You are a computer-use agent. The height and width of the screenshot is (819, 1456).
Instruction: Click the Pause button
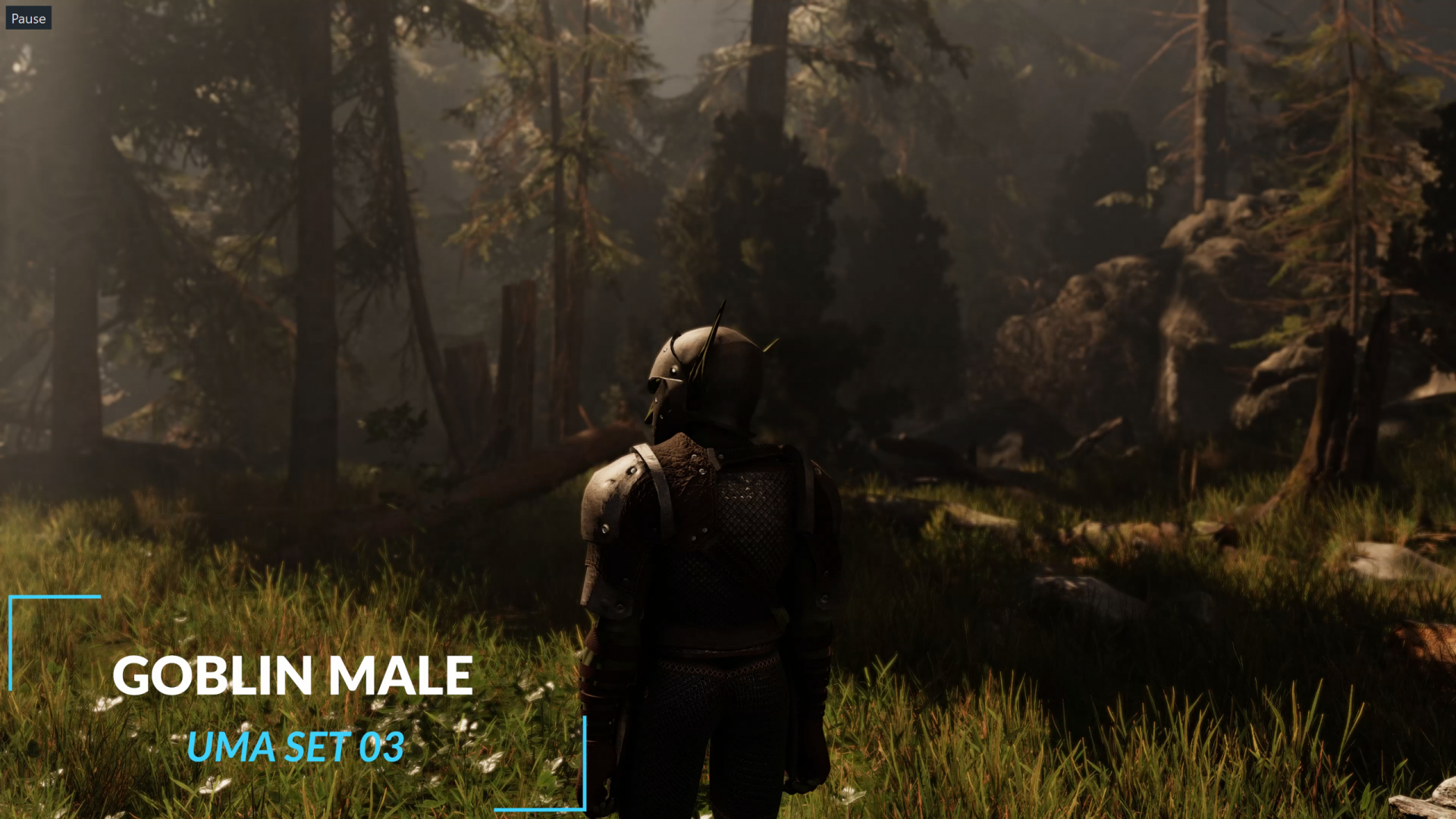[x=28, y=18]
